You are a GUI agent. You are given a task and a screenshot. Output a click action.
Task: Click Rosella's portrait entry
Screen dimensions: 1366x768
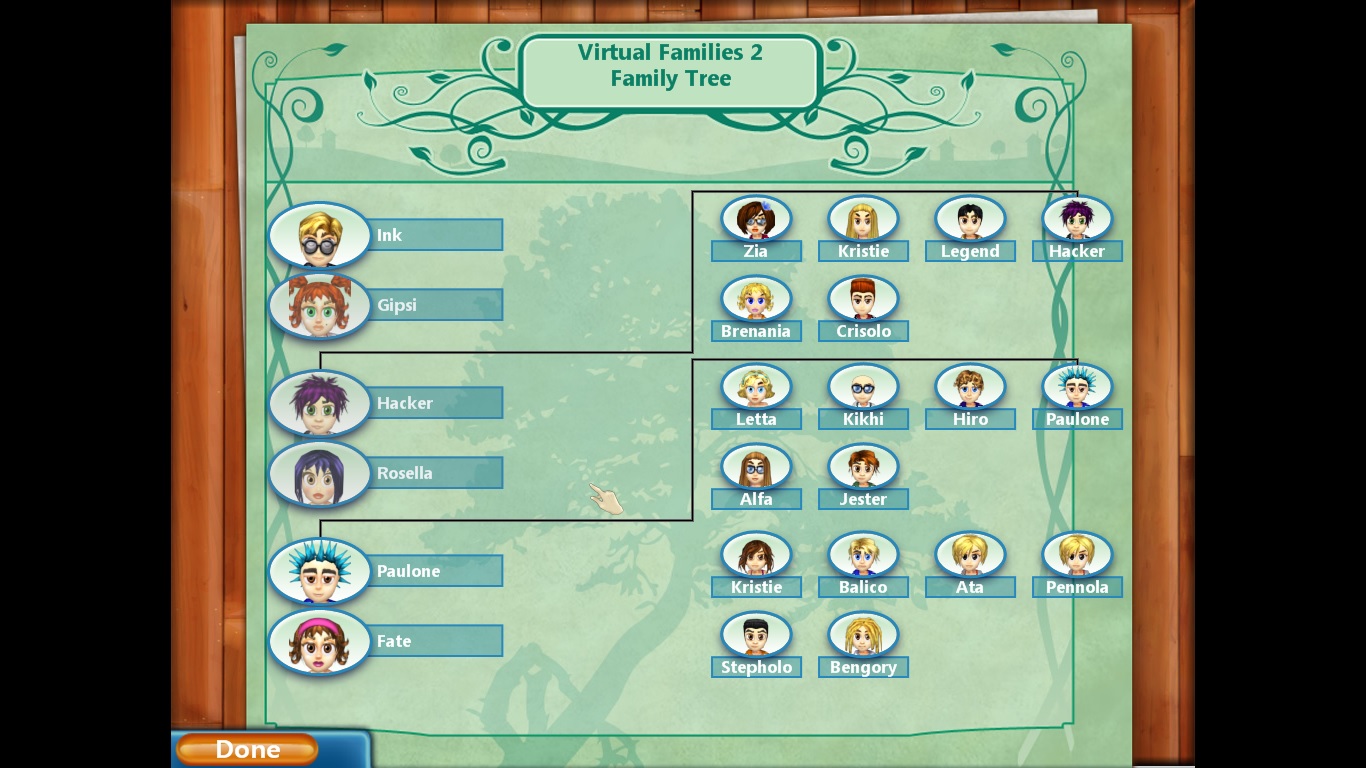coord(320,473)
